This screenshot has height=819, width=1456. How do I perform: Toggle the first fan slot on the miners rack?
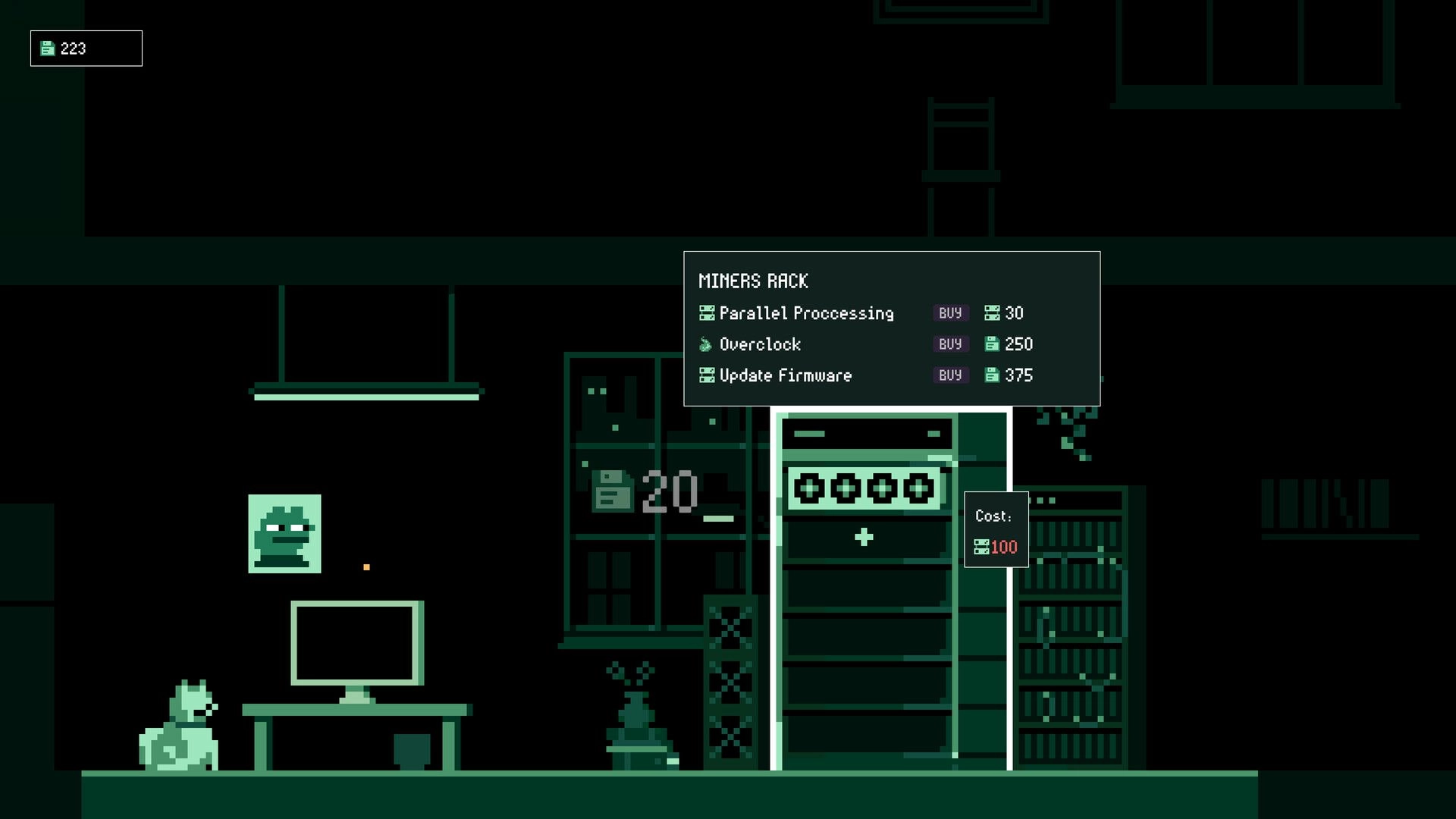[x=809, y=489]
